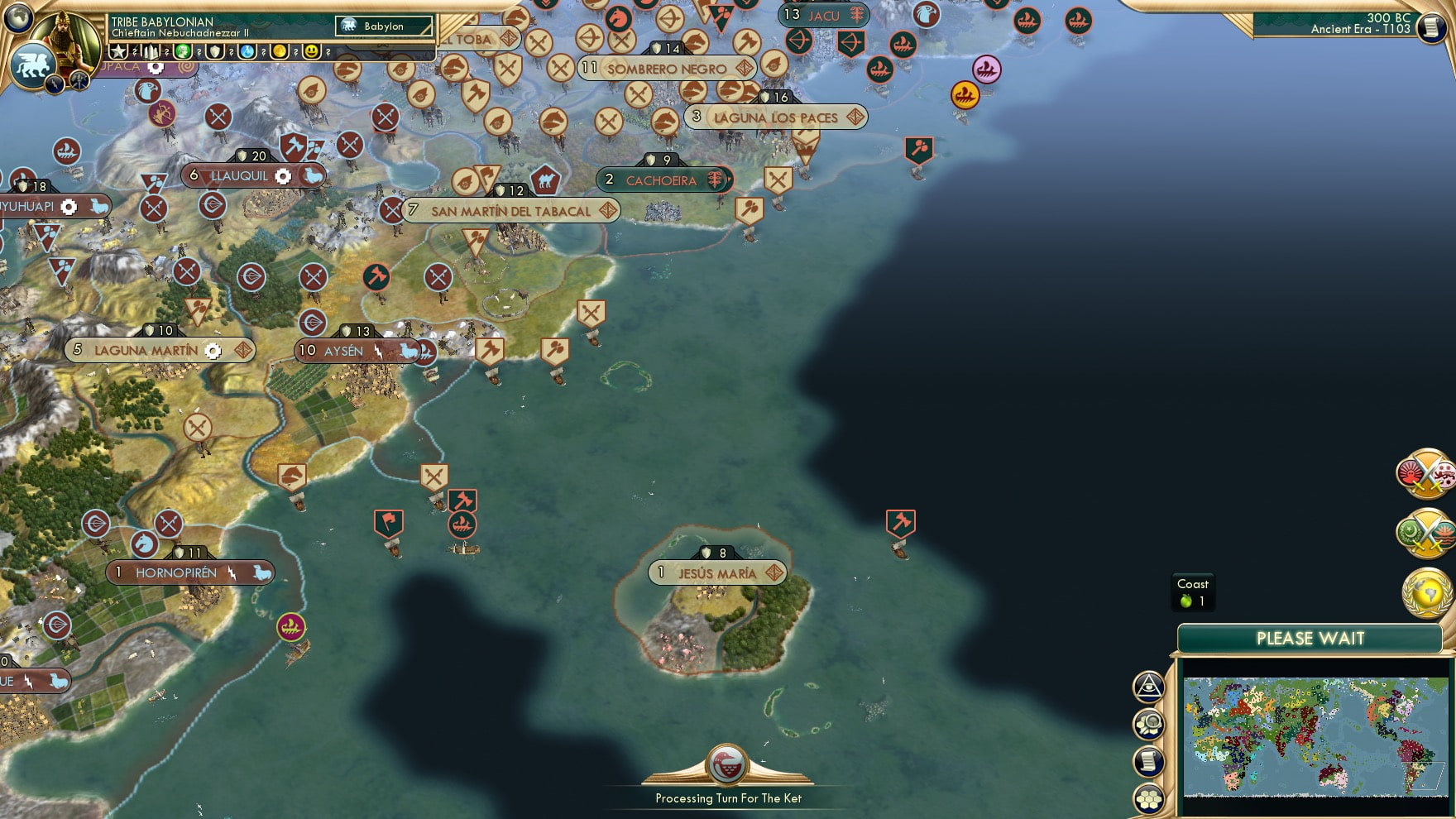
Task: Open the map options magnifier panel
Action: coord(1147,721)
